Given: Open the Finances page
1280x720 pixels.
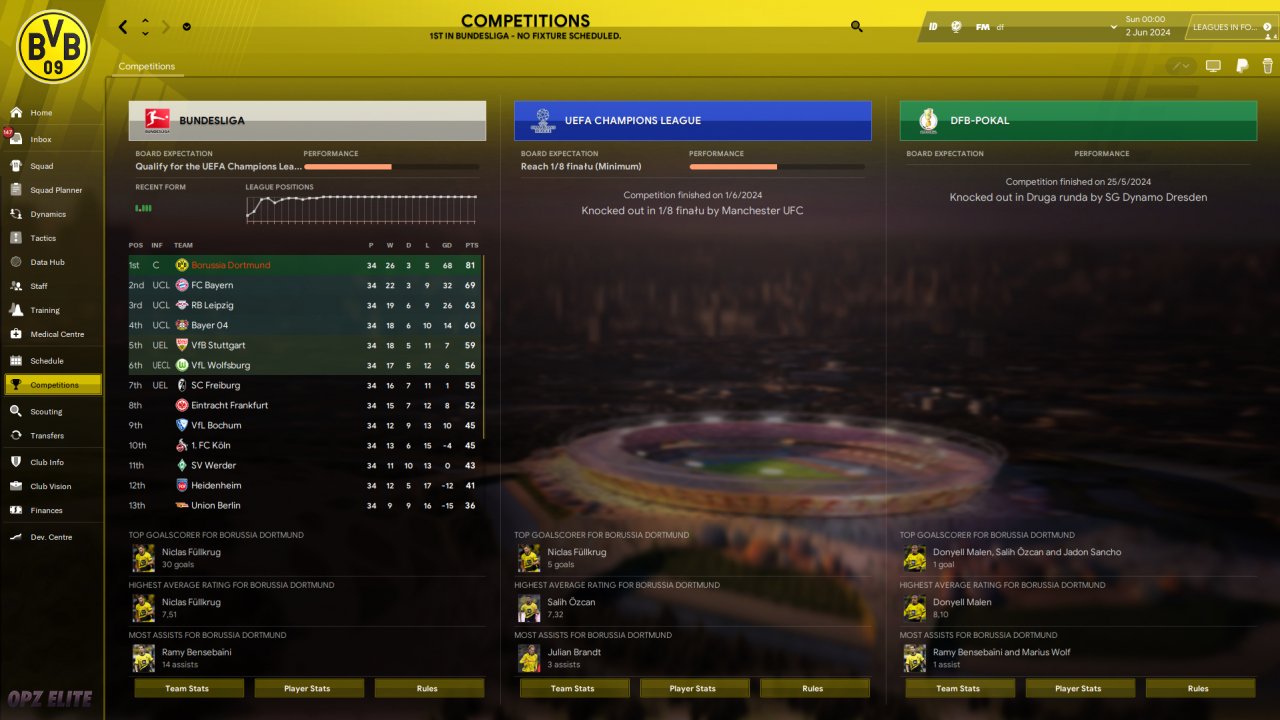Looking at the screenshot, I should pyautogui.click(x=46, y=510).
